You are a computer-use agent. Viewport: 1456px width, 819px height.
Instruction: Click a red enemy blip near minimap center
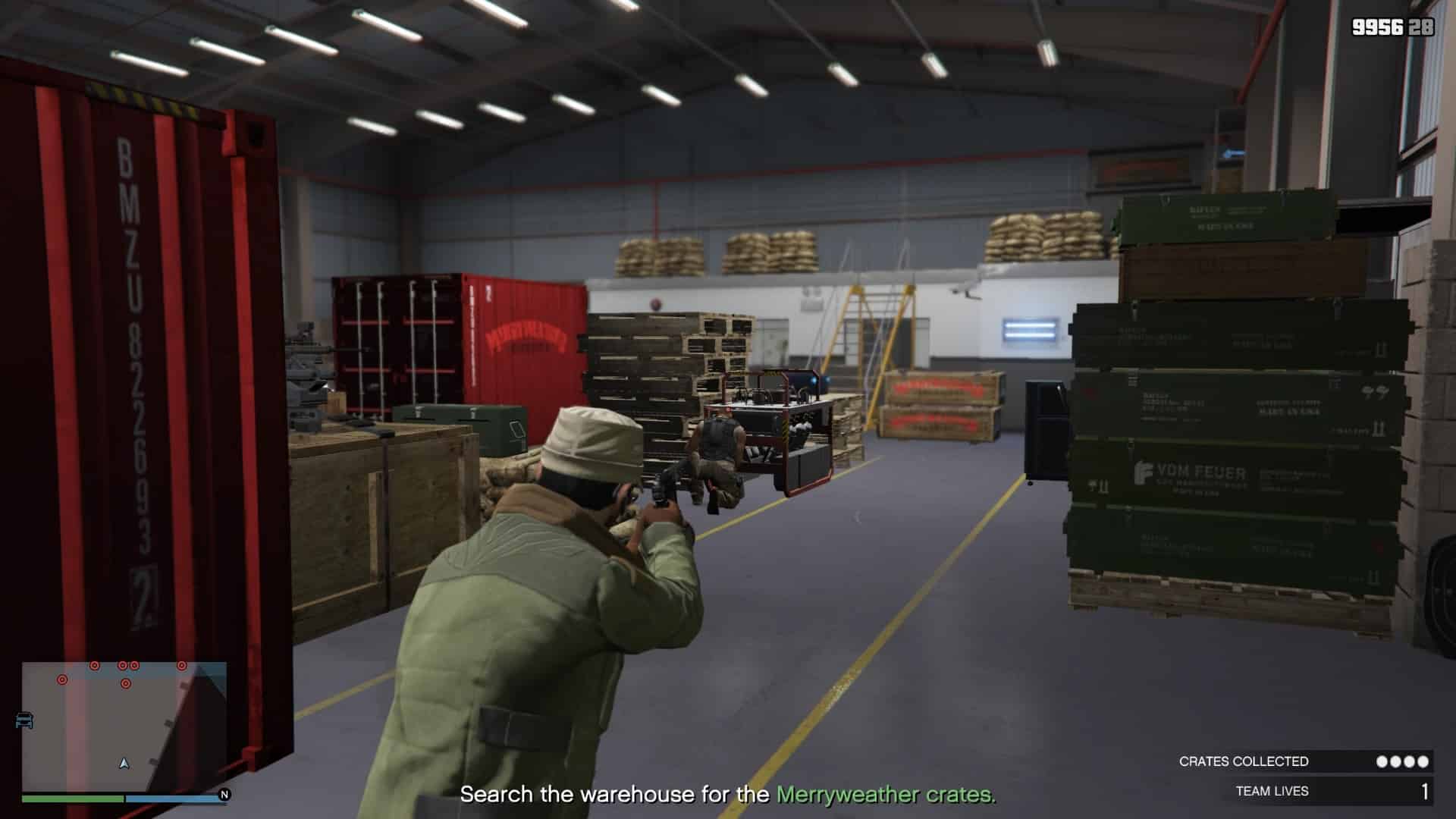click(126, 685)
